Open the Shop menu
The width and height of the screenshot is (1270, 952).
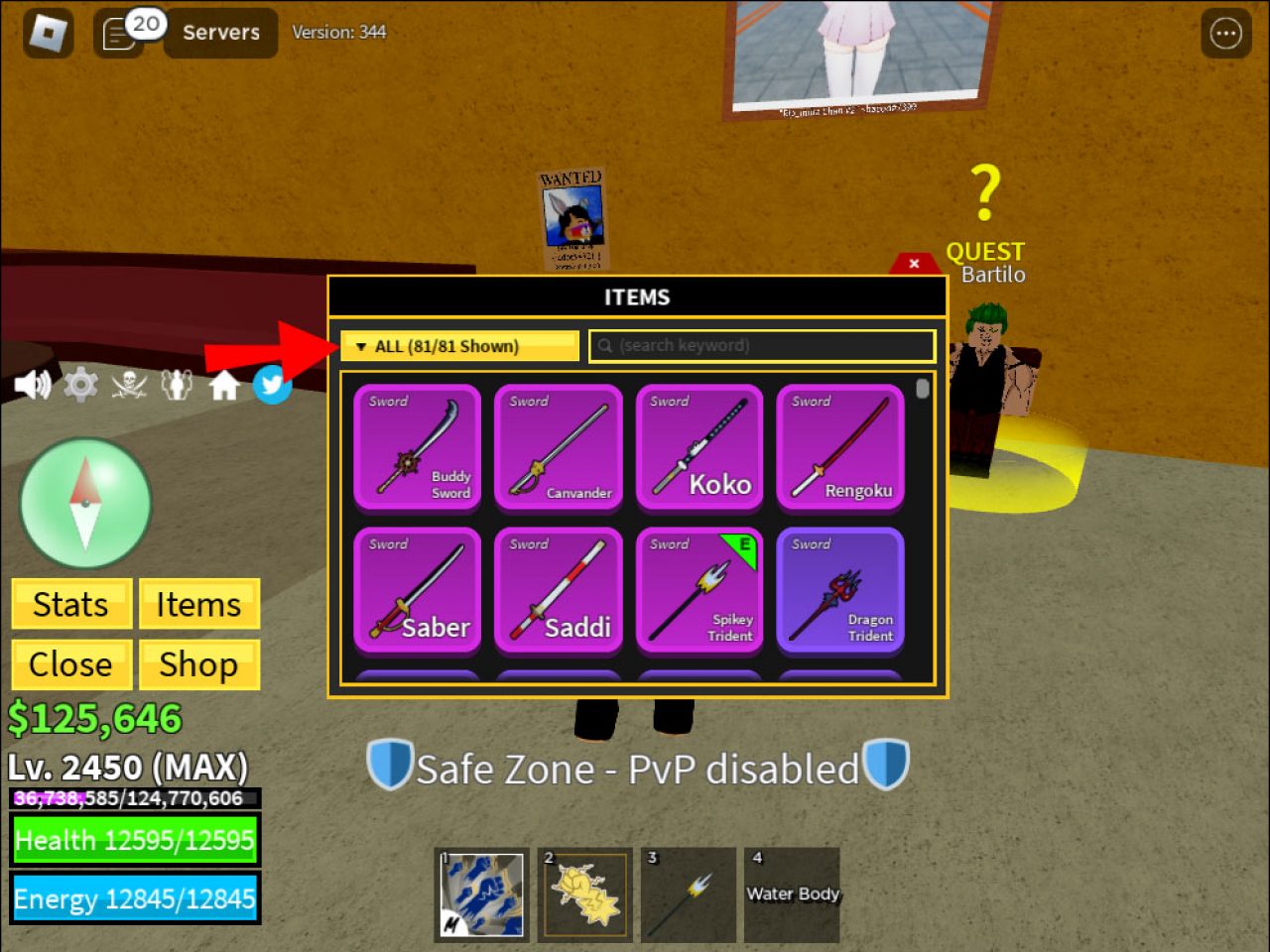coord(198,664)
